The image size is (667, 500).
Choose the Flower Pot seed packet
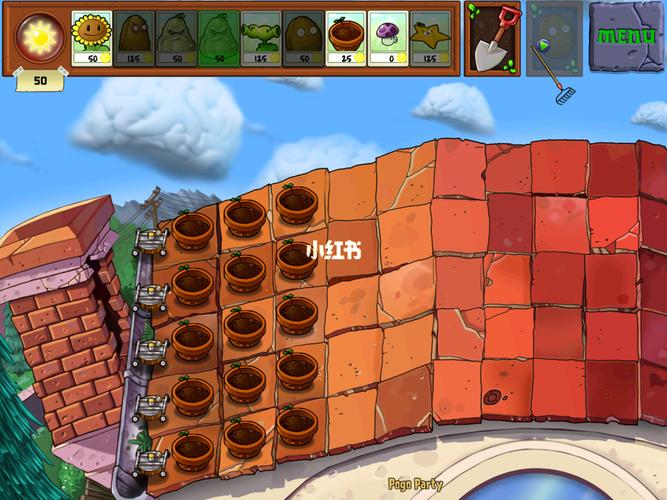pyautogui.click(x=346, y=38)
